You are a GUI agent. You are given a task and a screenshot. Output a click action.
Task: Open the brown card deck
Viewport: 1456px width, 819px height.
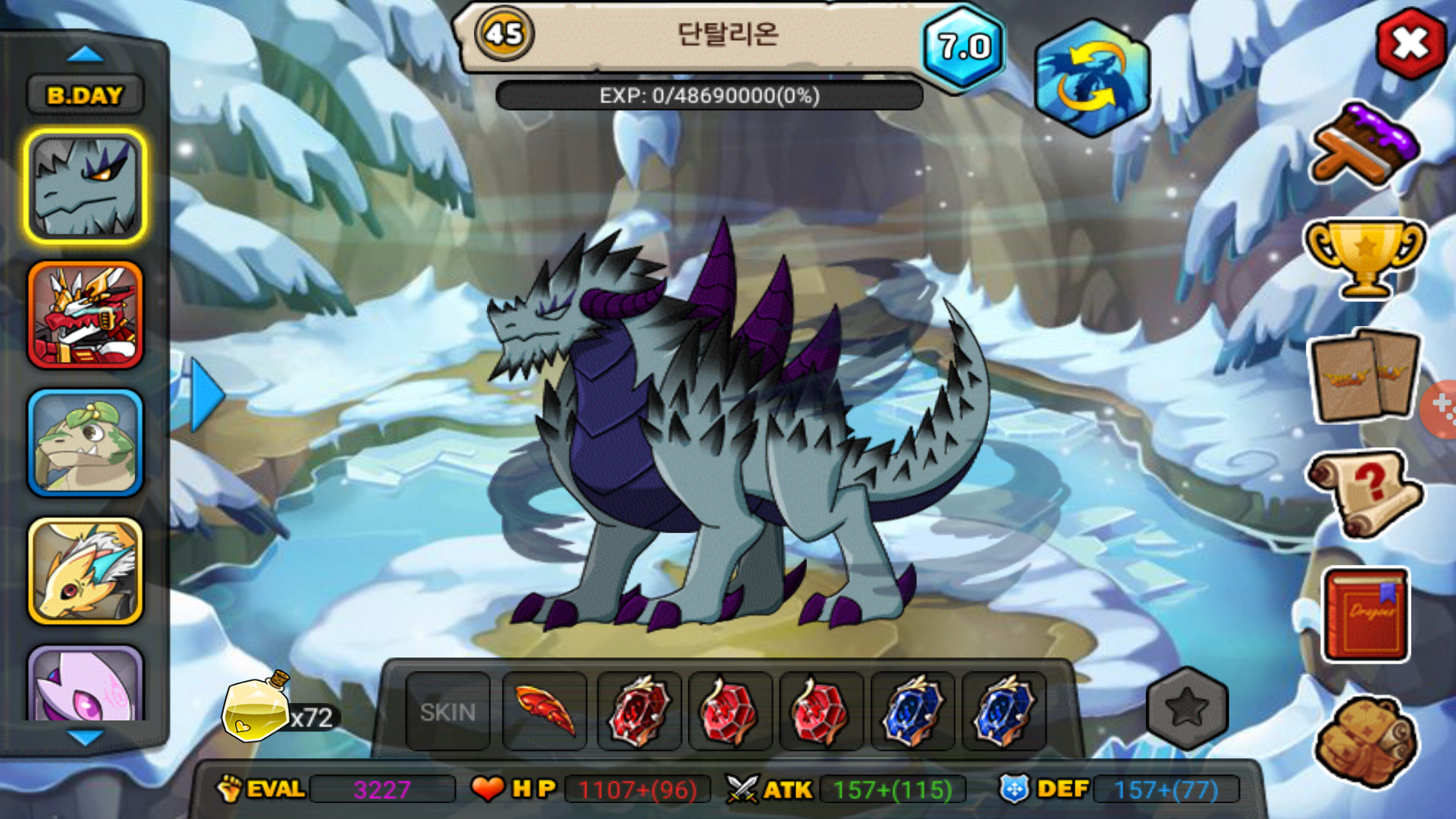click(x=1364, y=376)
